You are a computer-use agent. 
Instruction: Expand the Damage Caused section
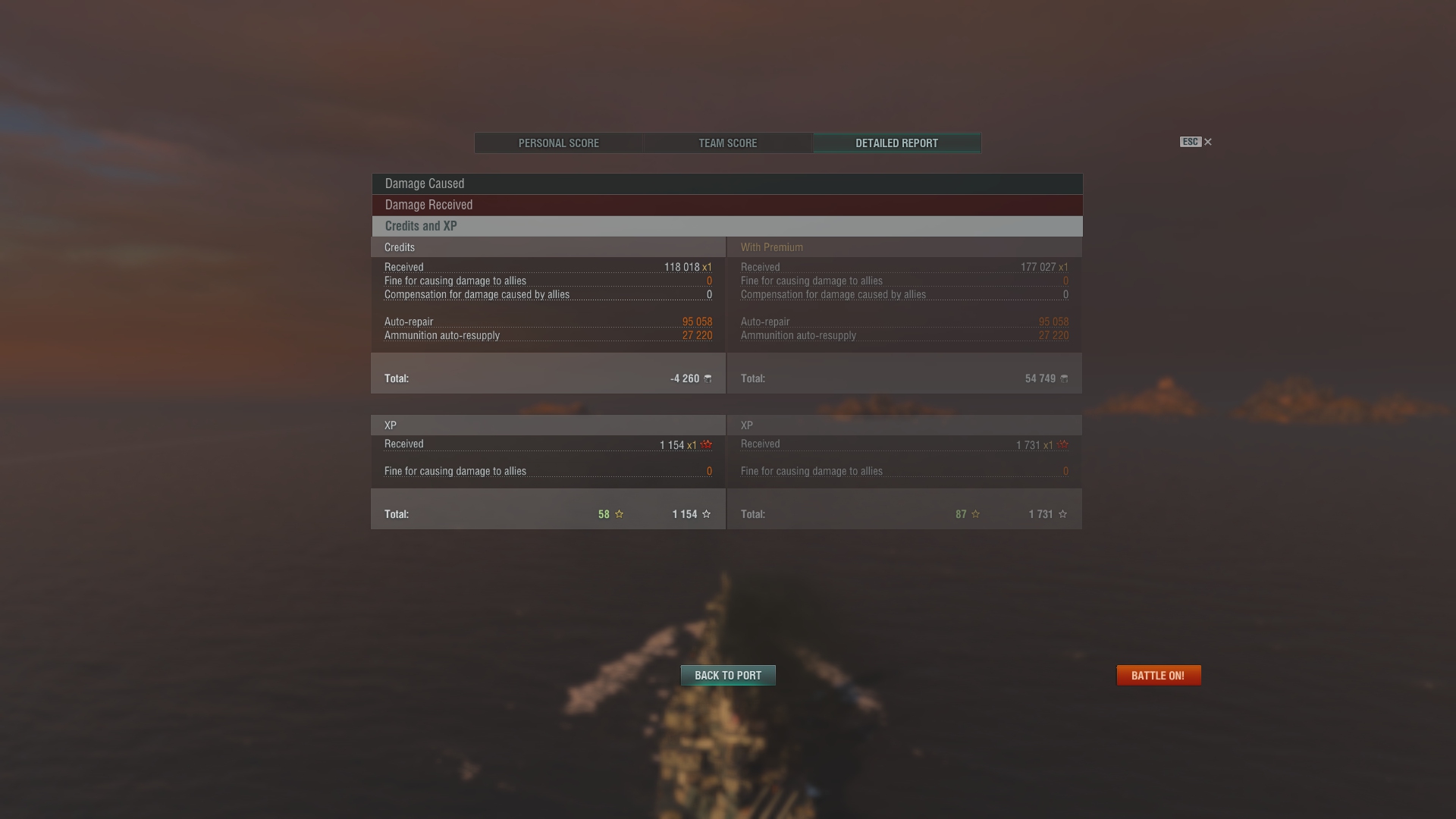click(x=726, y=184)
